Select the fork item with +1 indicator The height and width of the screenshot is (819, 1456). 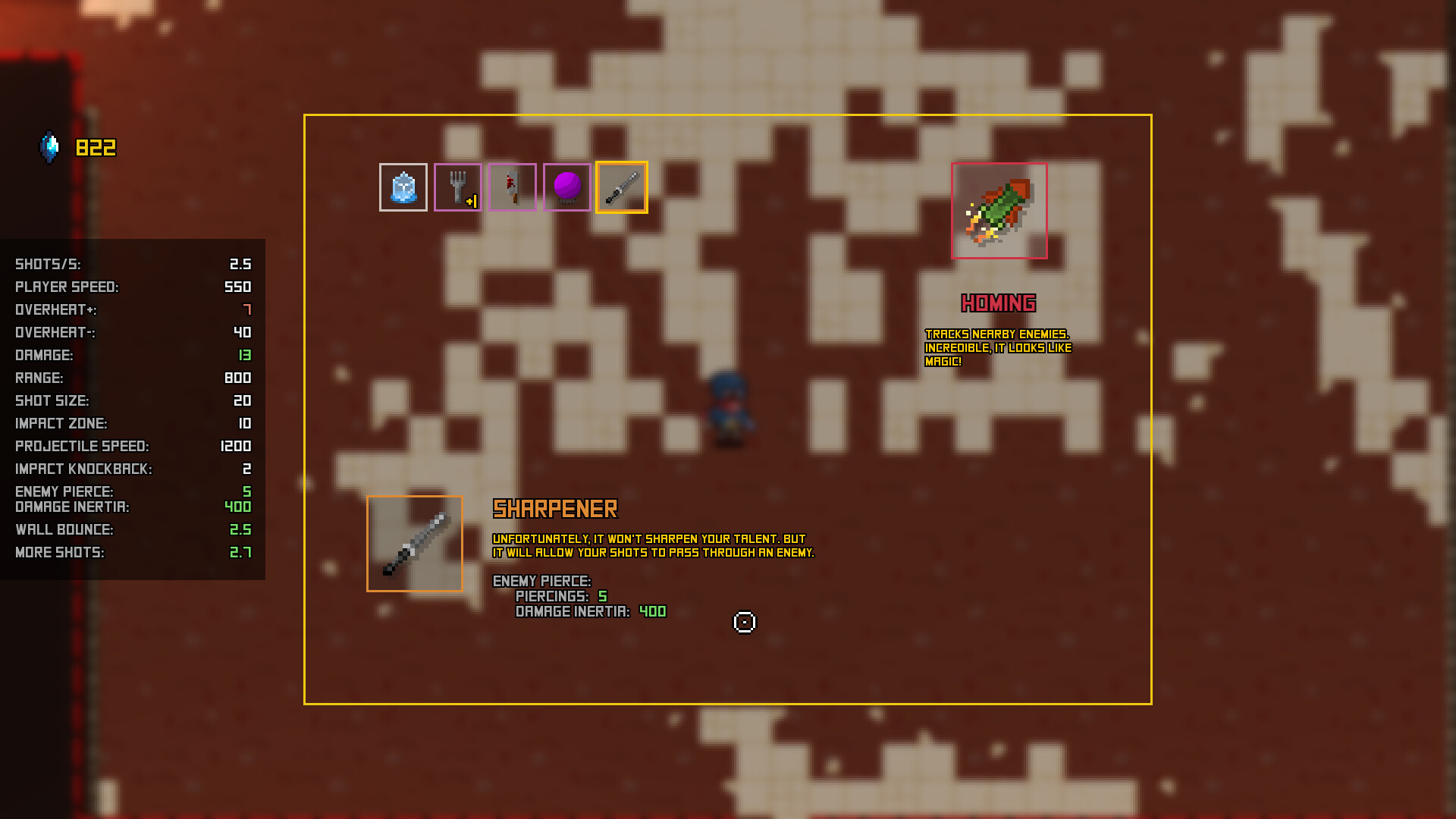pyautogui.click(x=458, y=187)
